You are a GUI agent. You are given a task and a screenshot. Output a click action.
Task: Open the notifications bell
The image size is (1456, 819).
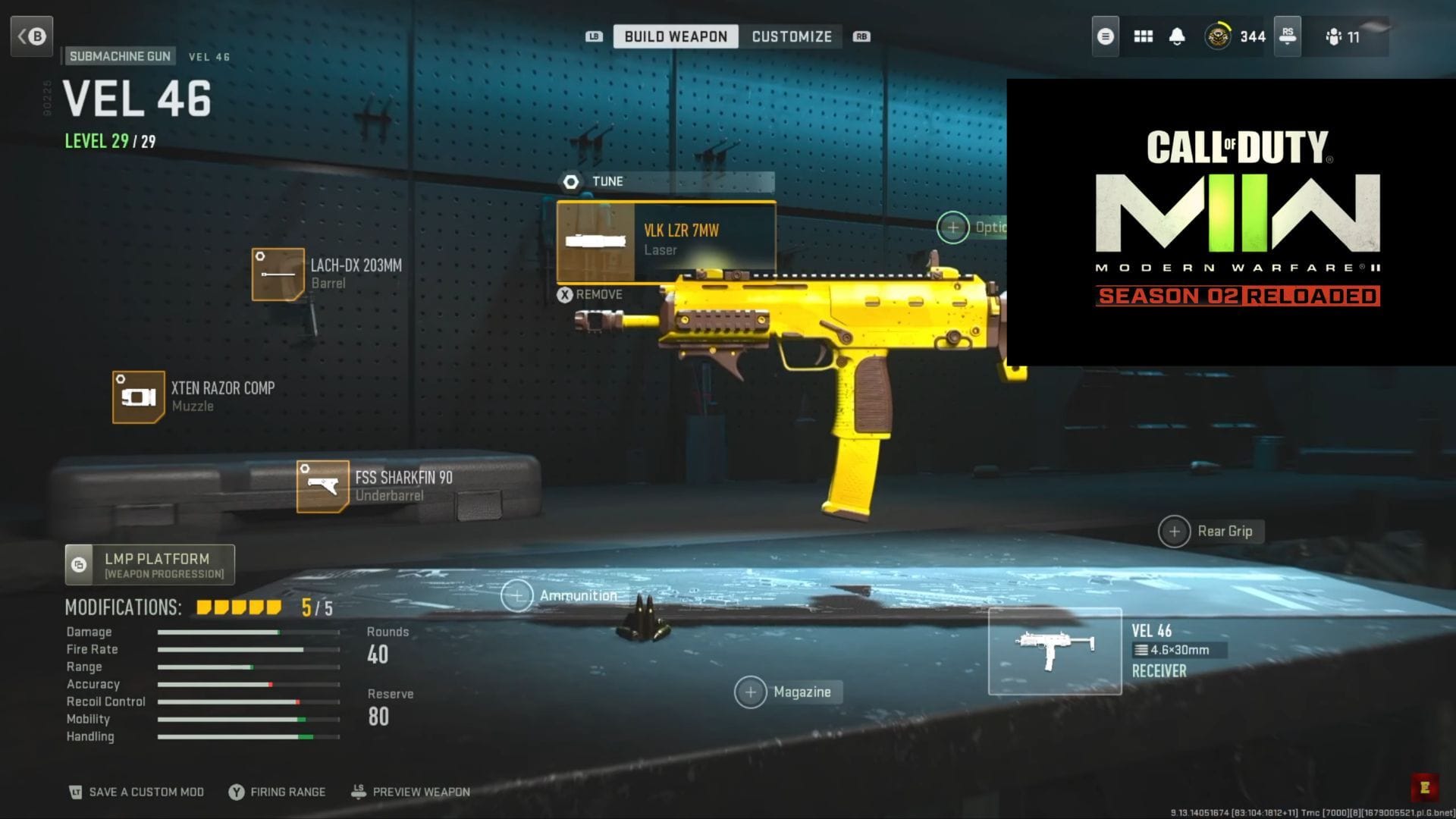[x=1178, y=36]
